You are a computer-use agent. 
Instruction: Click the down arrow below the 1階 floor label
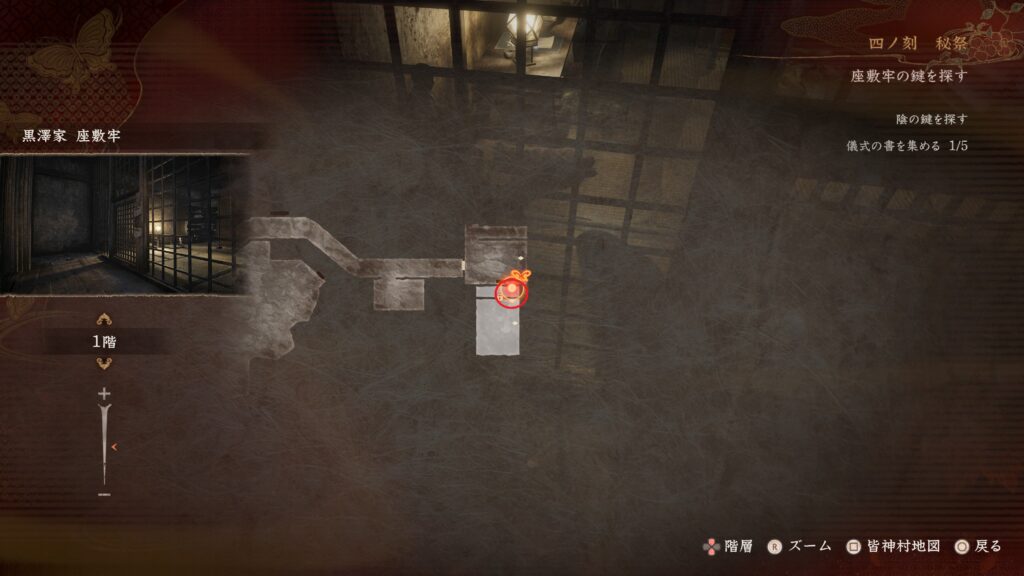104,363
